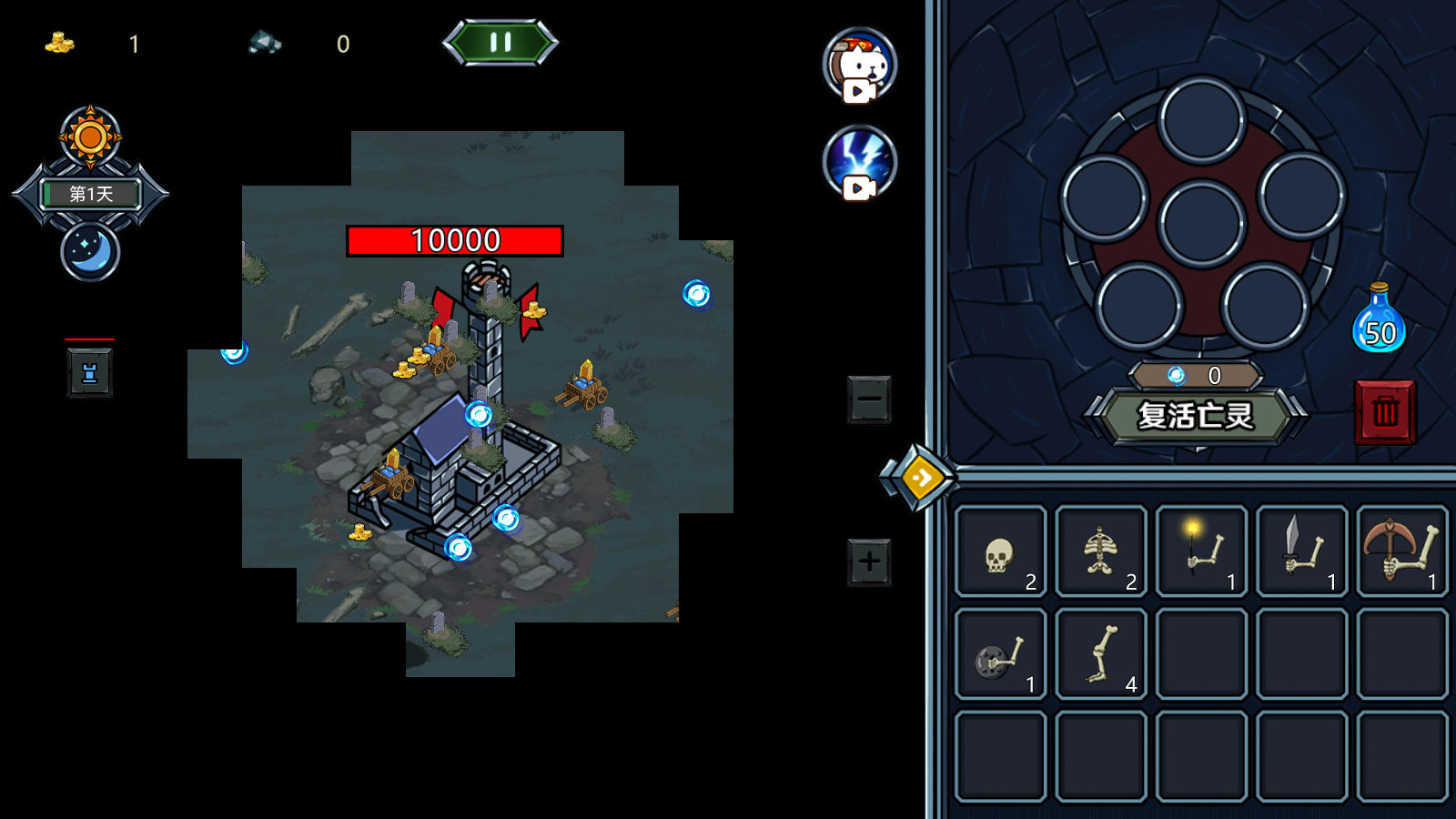Image resolution: width=1456 pixels, height=819 pixels.
Task: Choose the shield arm slot
Action: tap(1001, 654)
